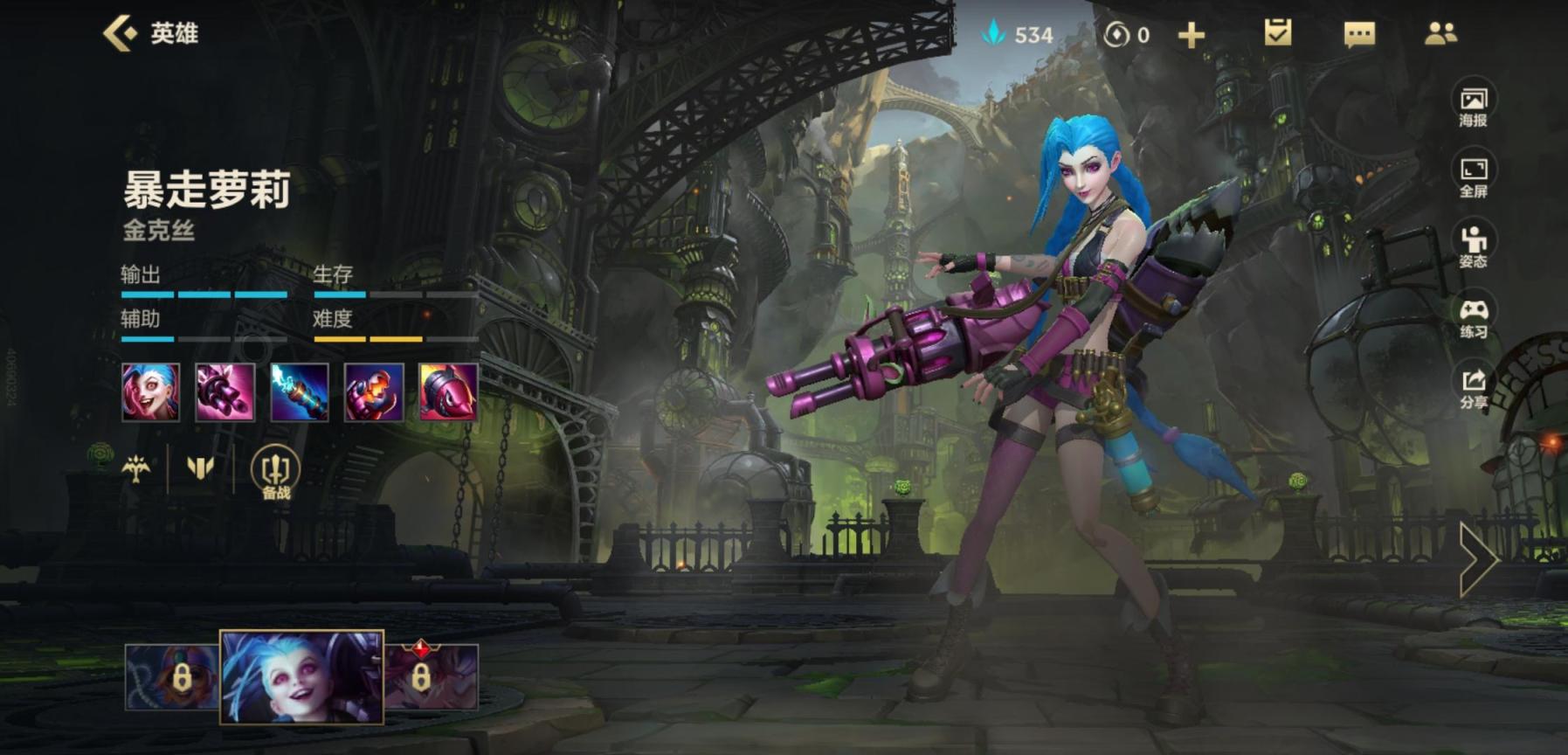
Task: Open the chat message icon
Action: click(1358, 34)
